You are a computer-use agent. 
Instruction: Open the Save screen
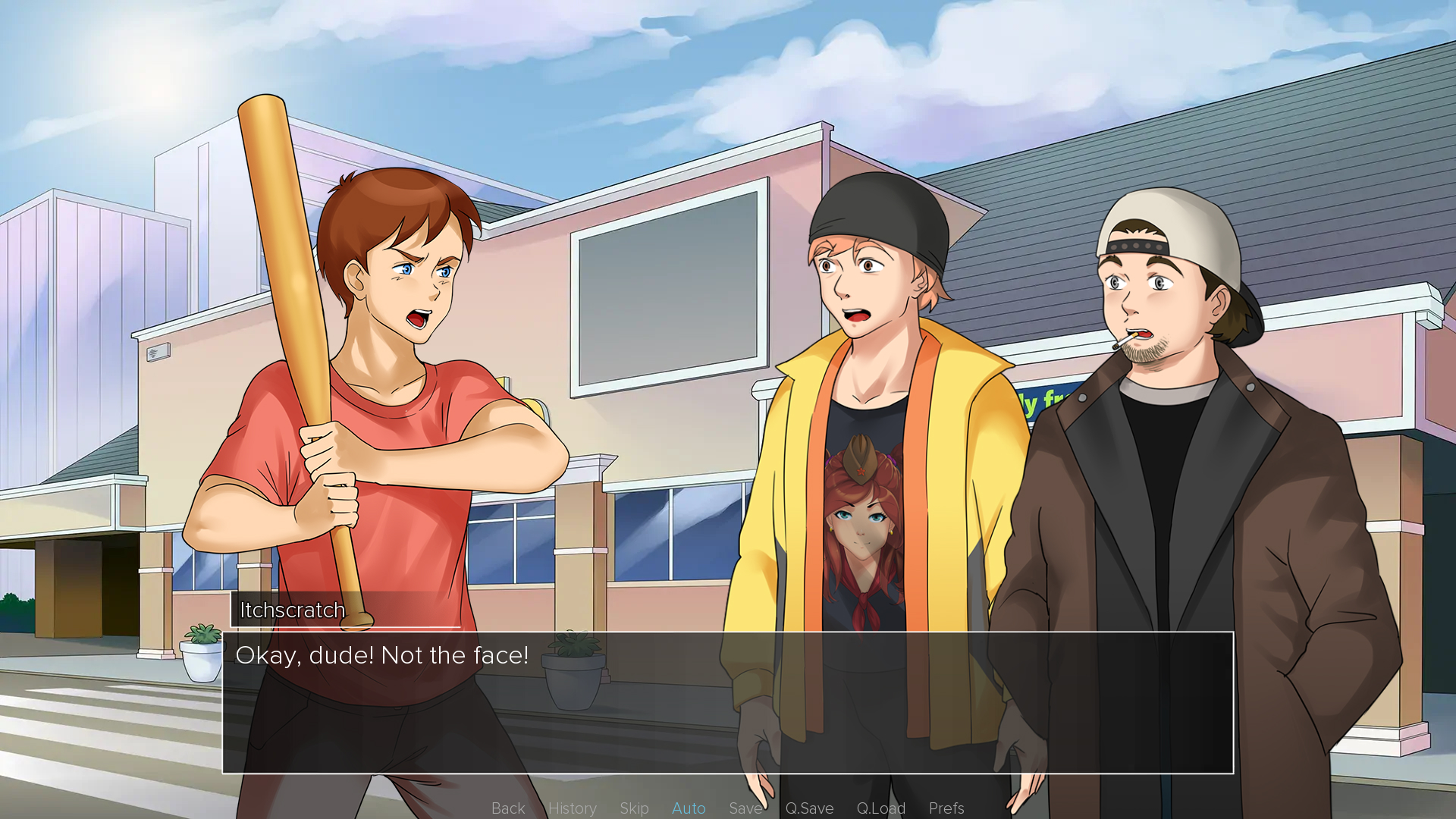745,808
